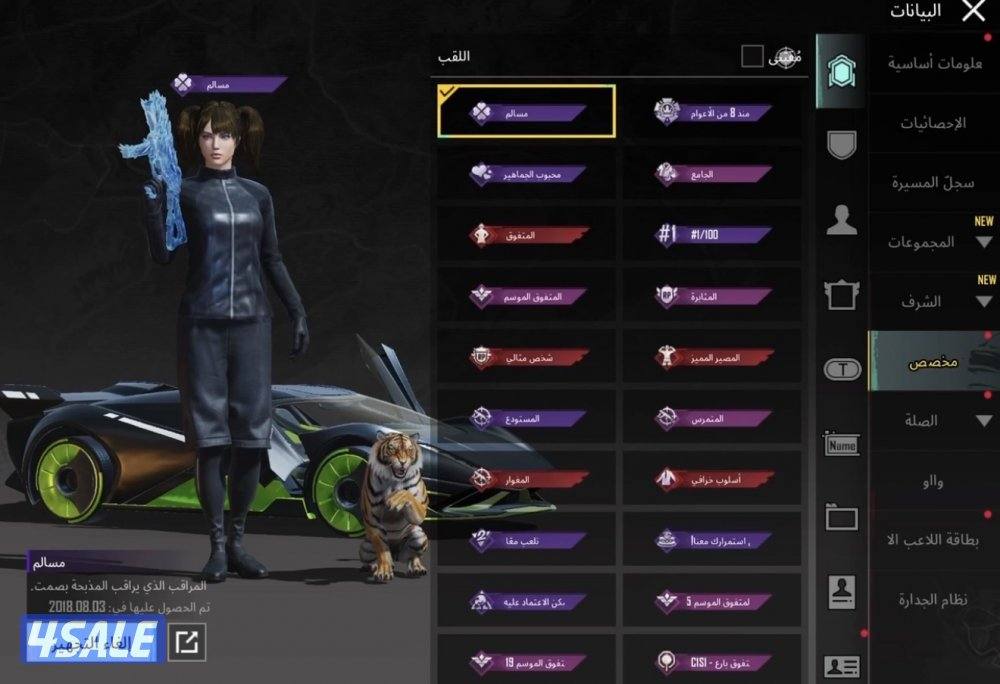Screen dimensions: 1000x684
Task: Choose the الجامع title badge
Action: (712, 173)
